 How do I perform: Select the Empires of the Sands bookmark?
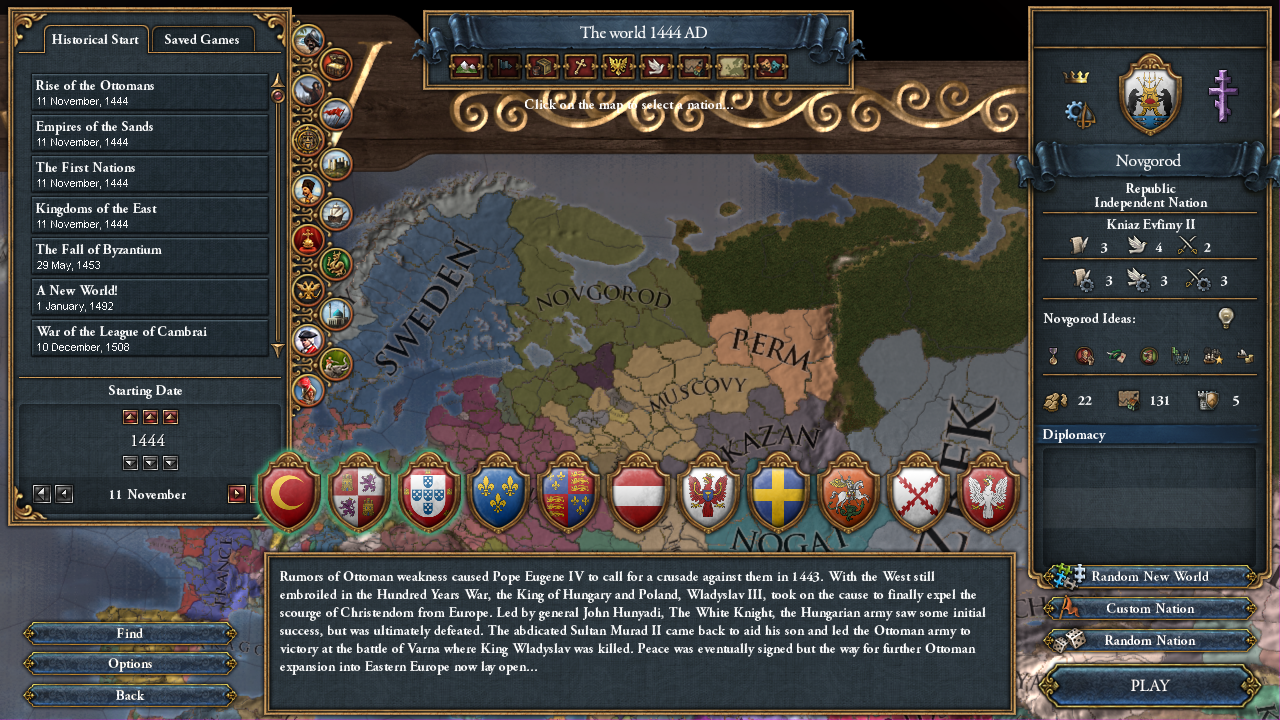[150, 133]
